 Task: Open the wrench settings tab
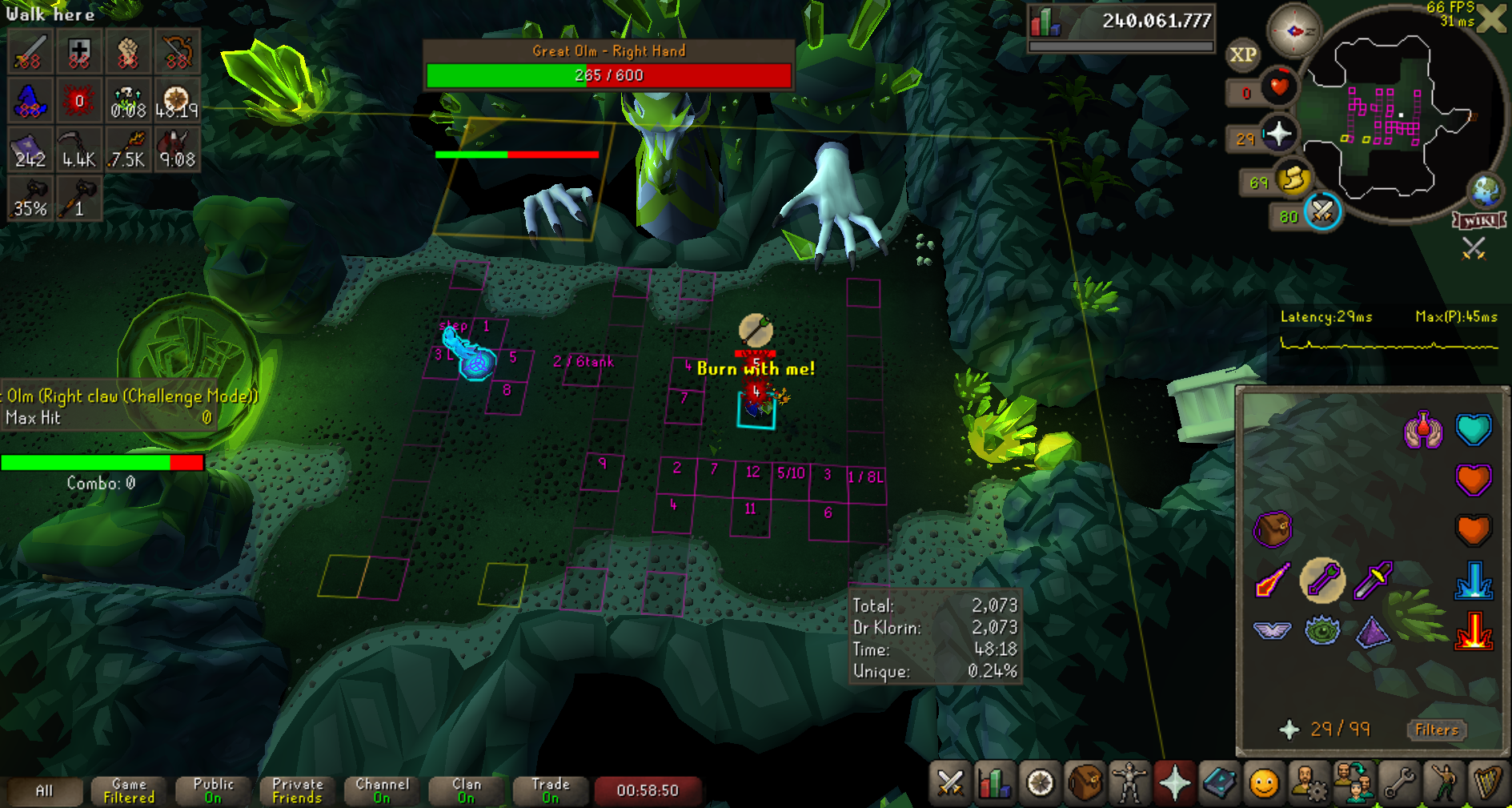pyautogui.click(x=1398, y=783)
